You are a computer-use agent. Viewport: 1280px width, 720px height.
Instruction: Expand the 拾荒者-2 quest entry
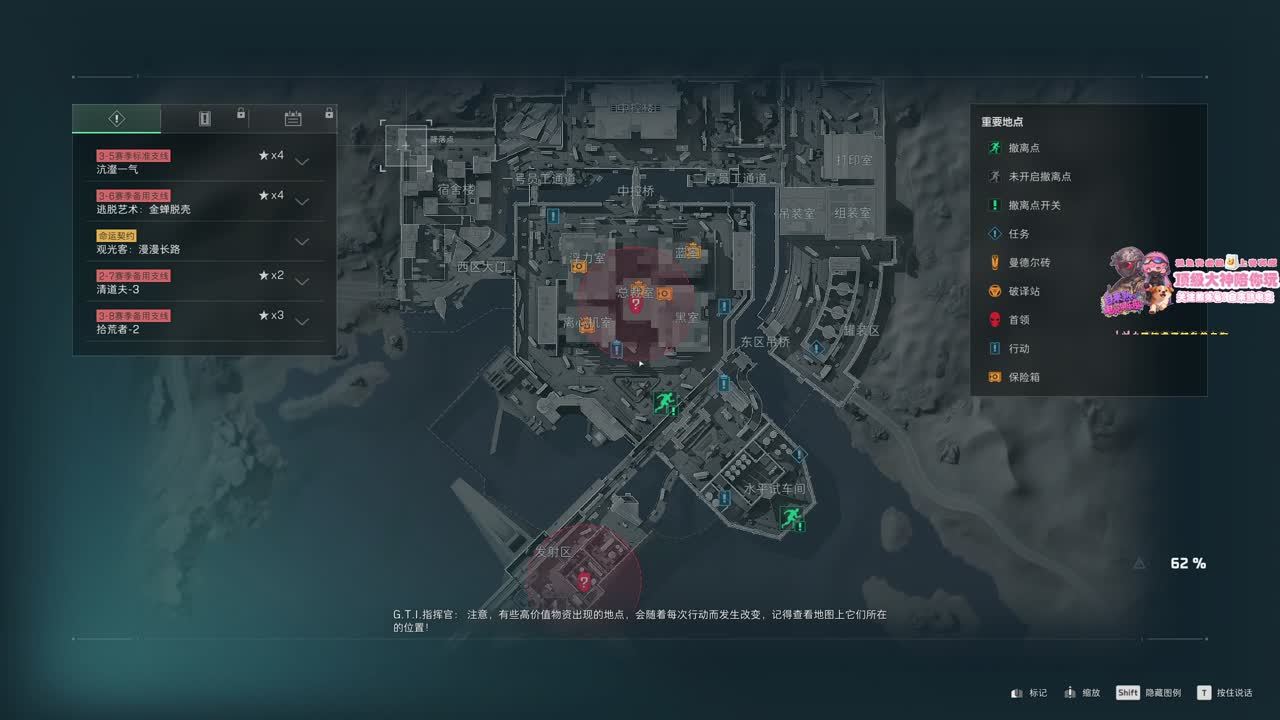pos(302,322)
